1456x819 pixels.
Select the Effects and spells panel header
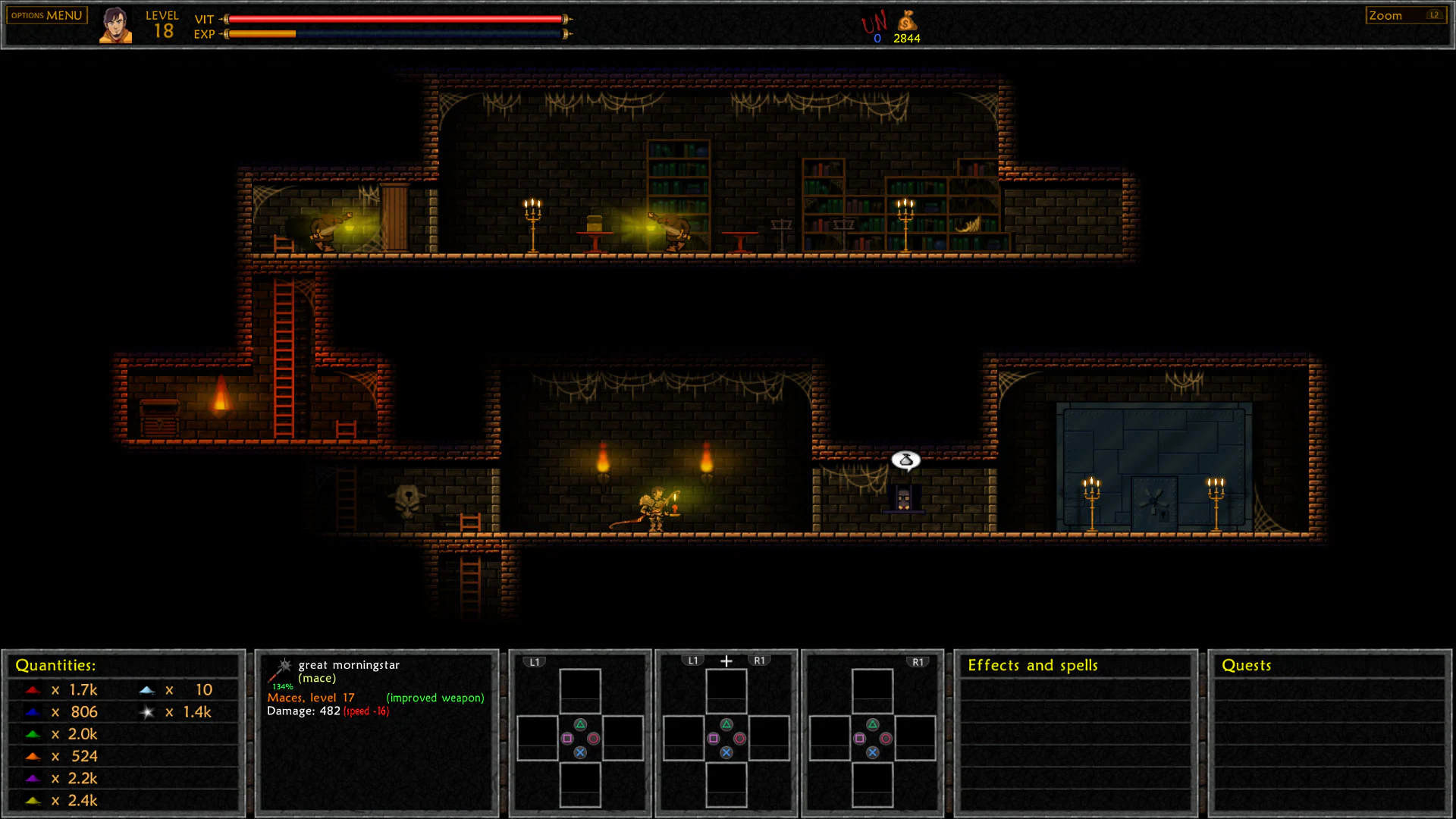tap(1033, 665)
